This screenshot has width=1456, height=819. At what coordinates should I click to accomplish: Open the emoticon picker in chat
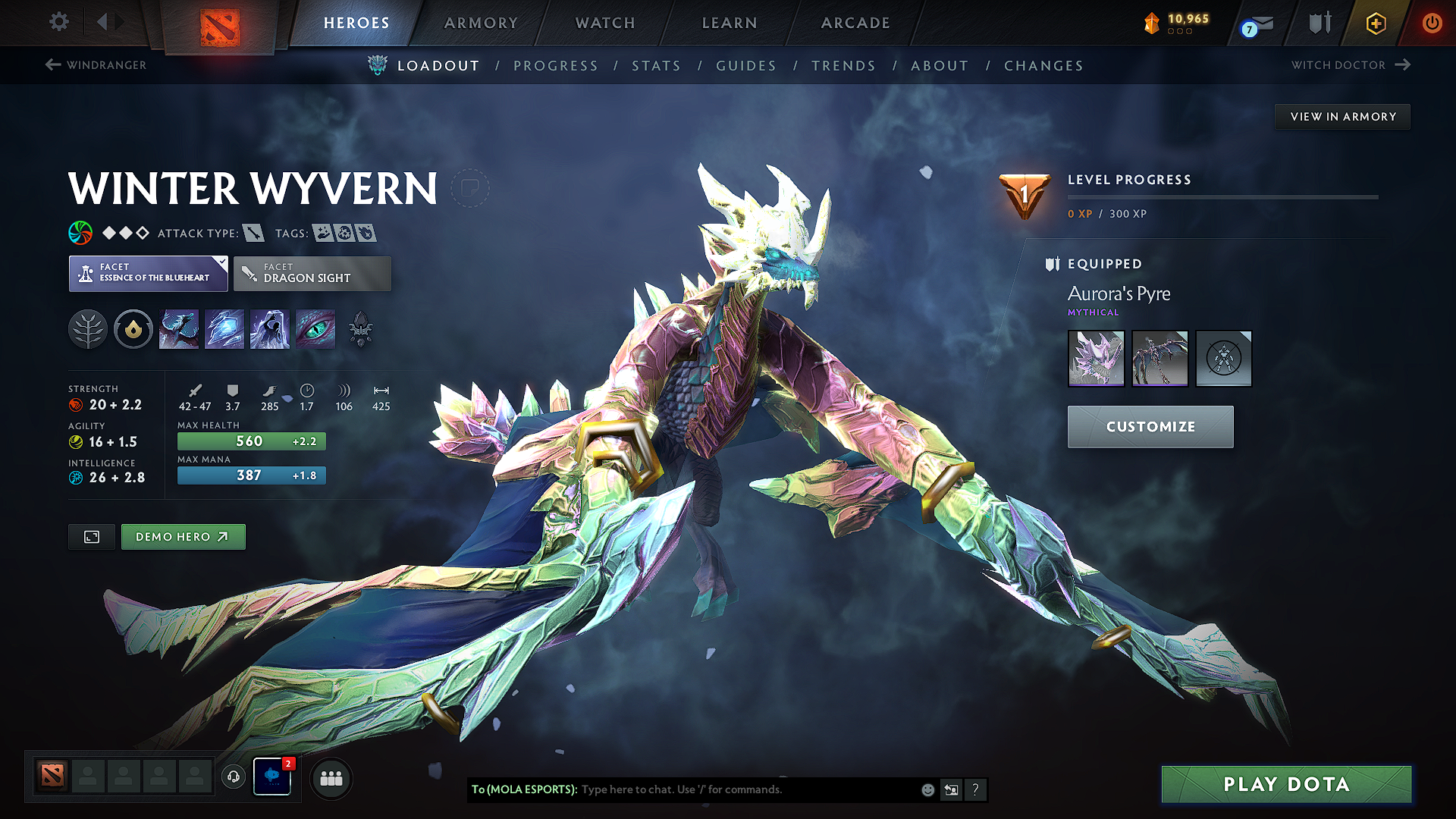click(927, 789)
